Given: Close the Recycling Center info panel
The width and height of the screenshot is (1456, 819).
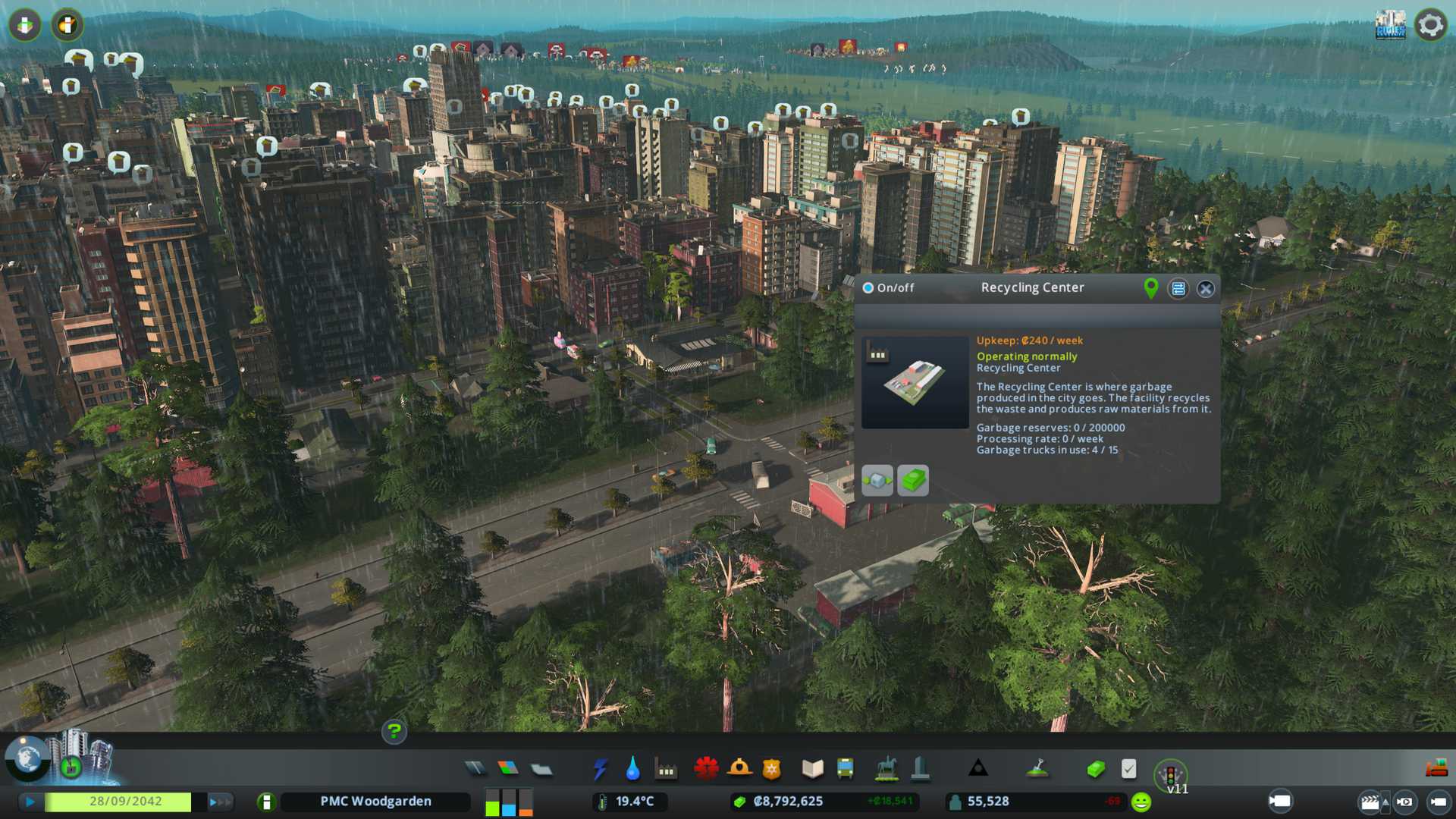Looking at the screenshot, I should pyautogui.click(x=1205, y=288).
